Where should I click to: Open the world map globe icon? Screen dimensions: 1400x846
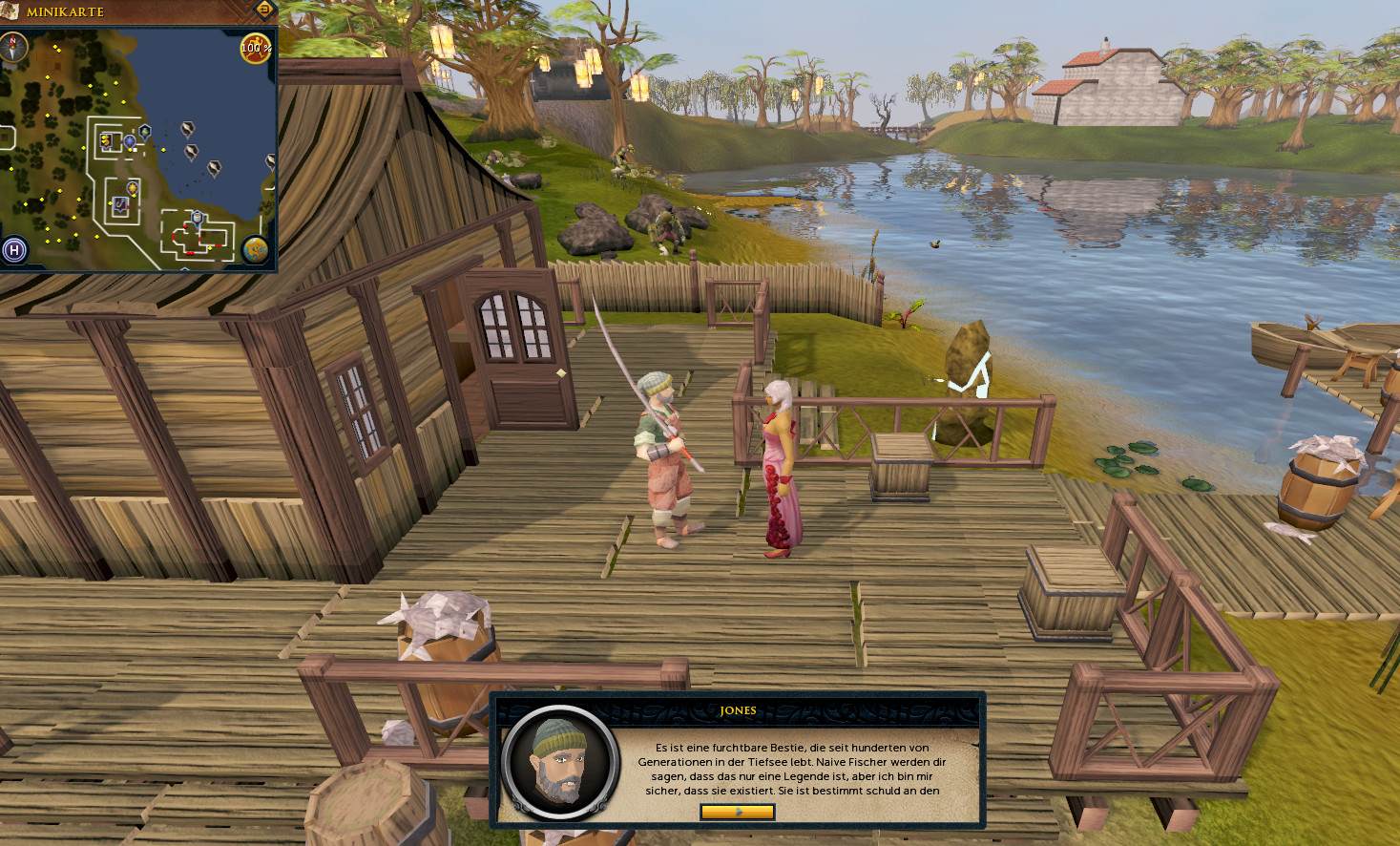255,249
